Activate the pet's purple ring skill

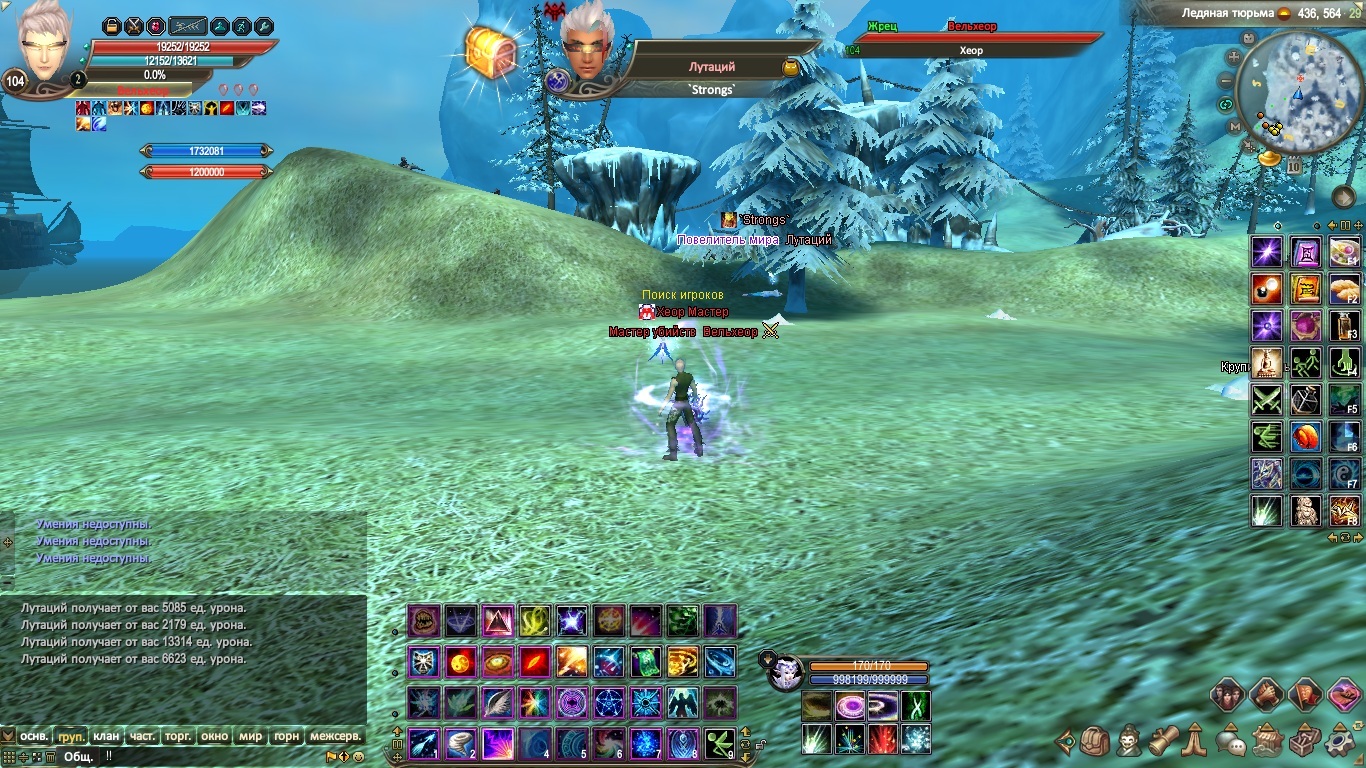(851, 707)
